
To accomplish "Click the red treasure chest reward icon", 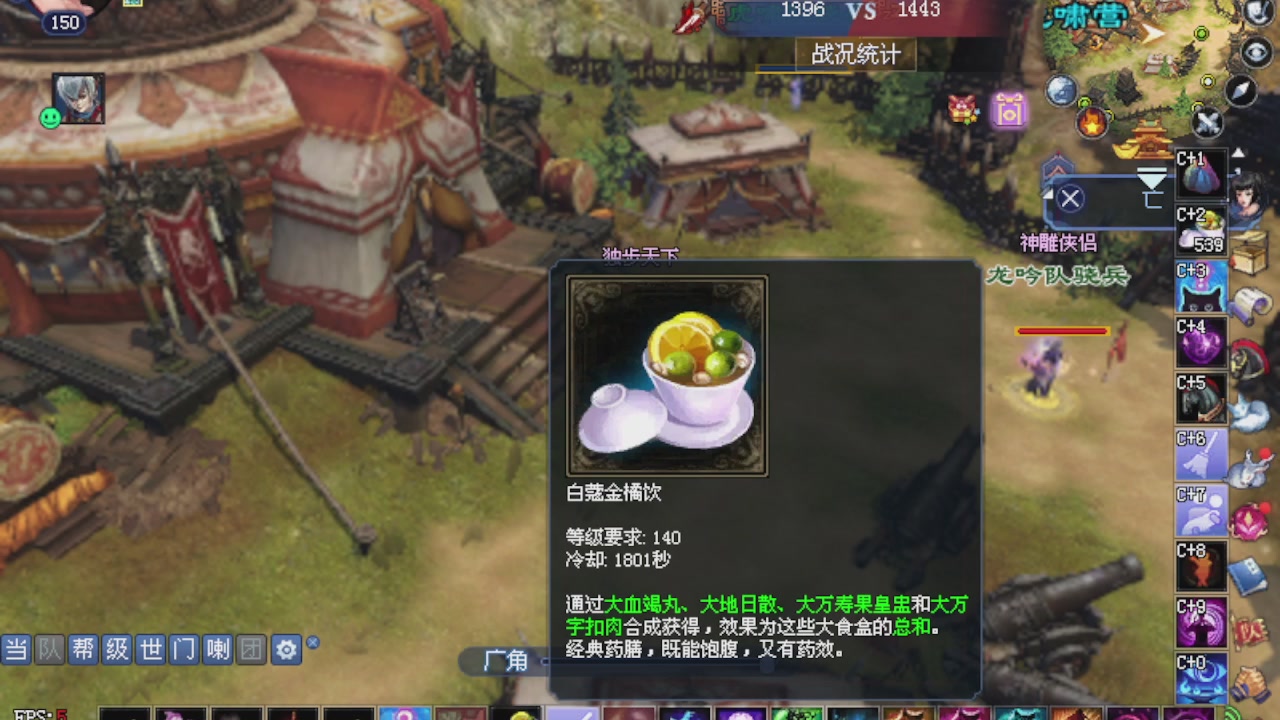I will (x=961, y=108).
